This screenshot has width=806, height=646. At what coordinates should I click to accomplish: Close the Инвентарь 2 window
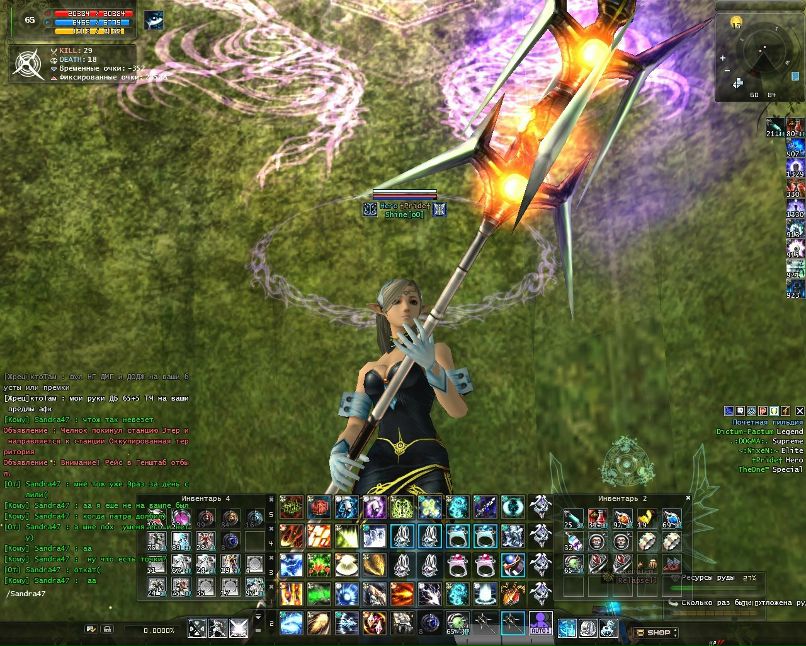pos(689,497)
